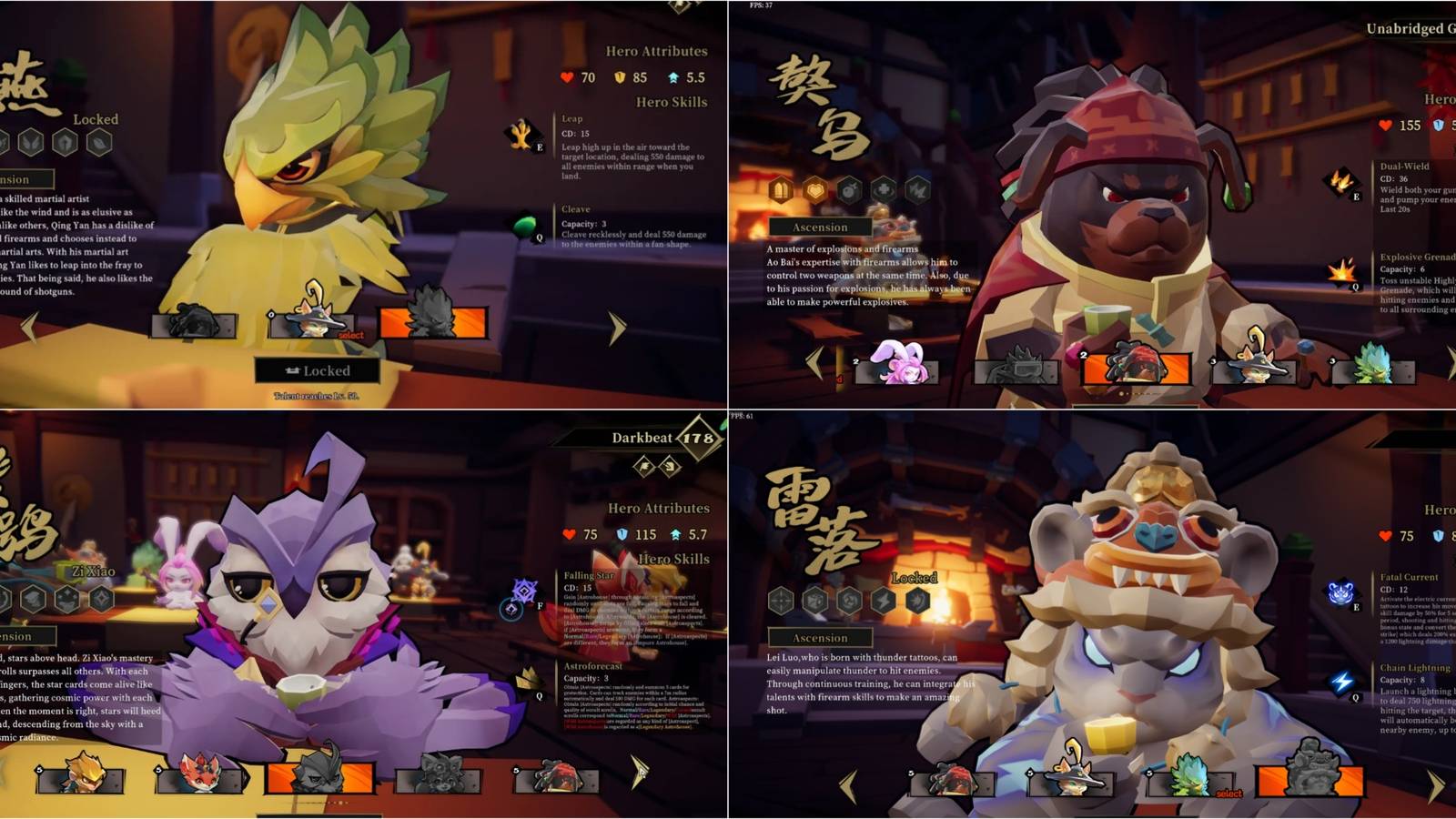Switch to the Ascension tab for Ao Bai

pyautogui.click(x=819, y=227)
